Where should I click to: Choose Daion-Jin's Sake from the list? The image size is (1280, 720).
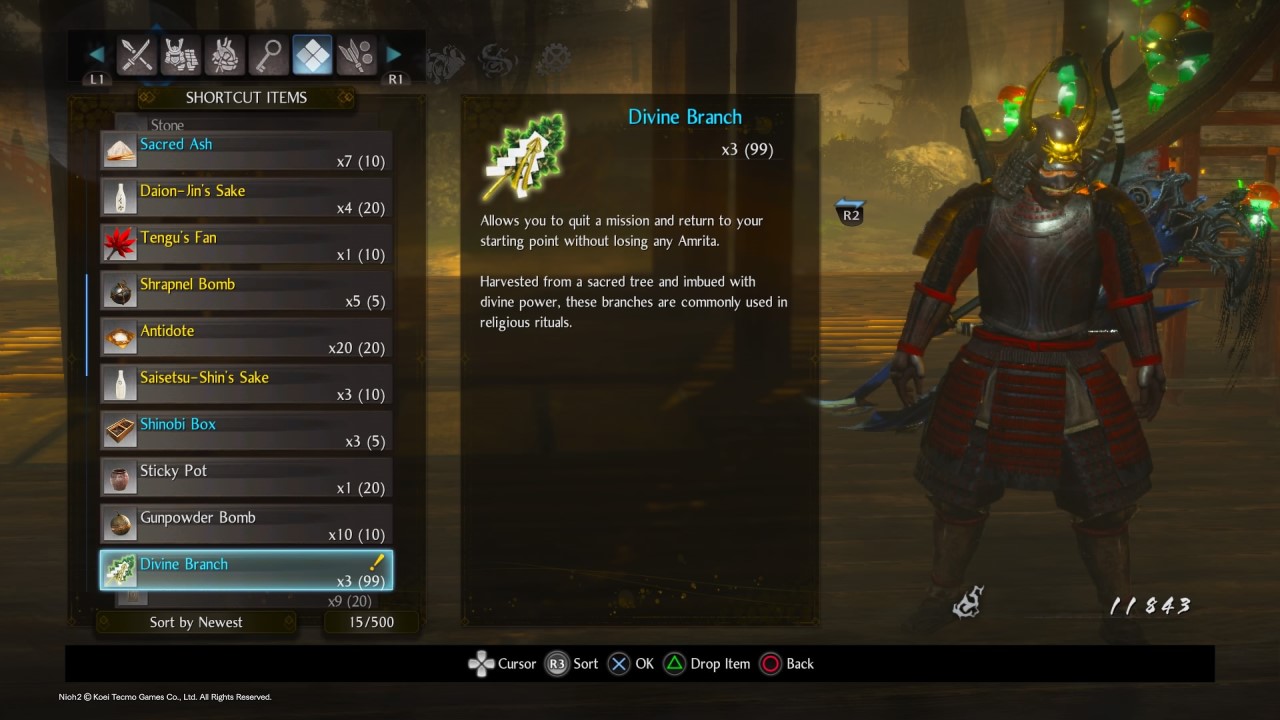coord(246,198)
